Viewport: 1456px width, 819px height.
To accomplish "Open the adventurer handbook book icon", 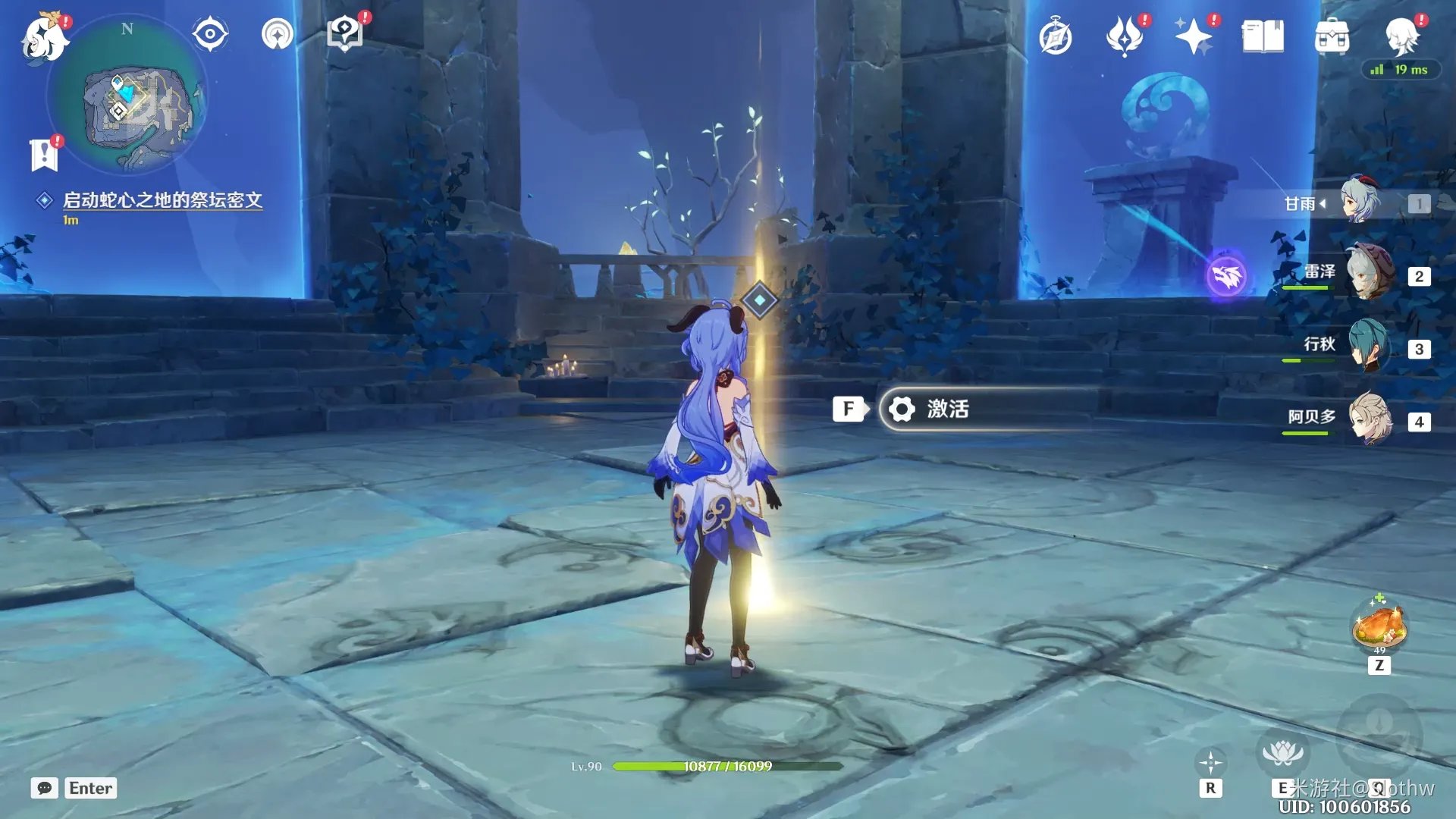I will pos(1263,36).
